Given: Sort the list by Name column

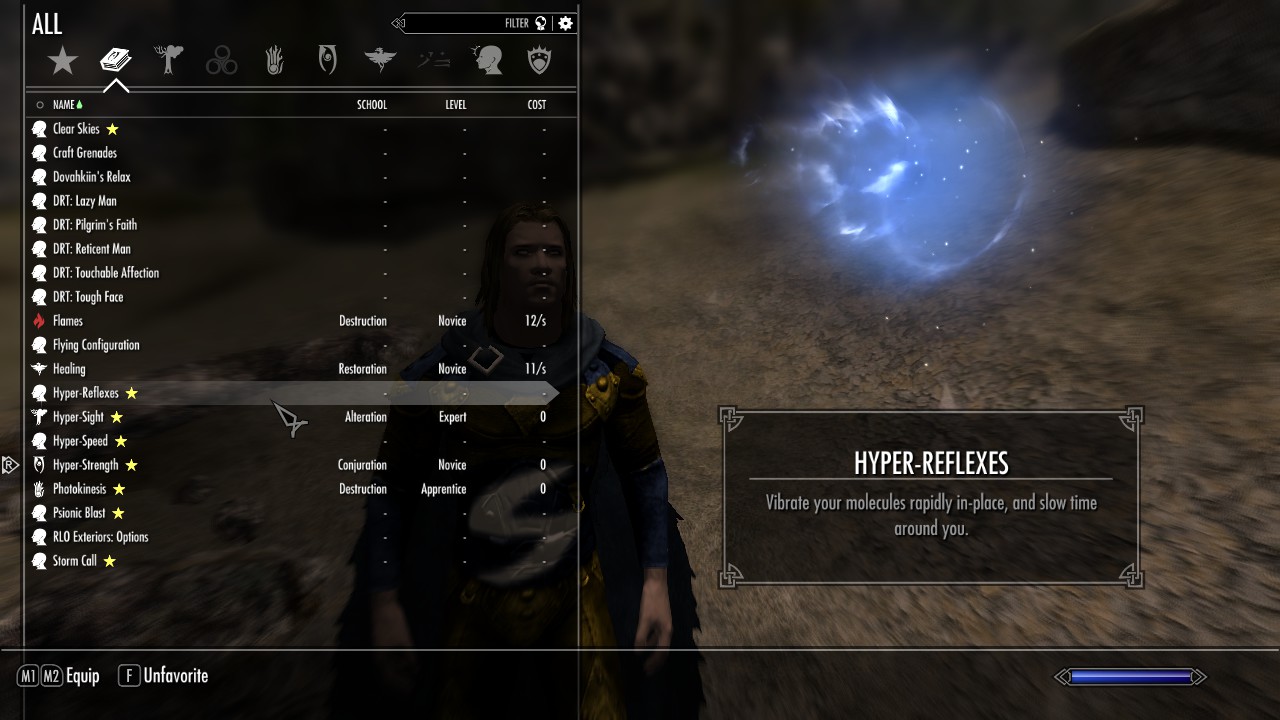Looking at the screenshot, I should click(64, 105).
